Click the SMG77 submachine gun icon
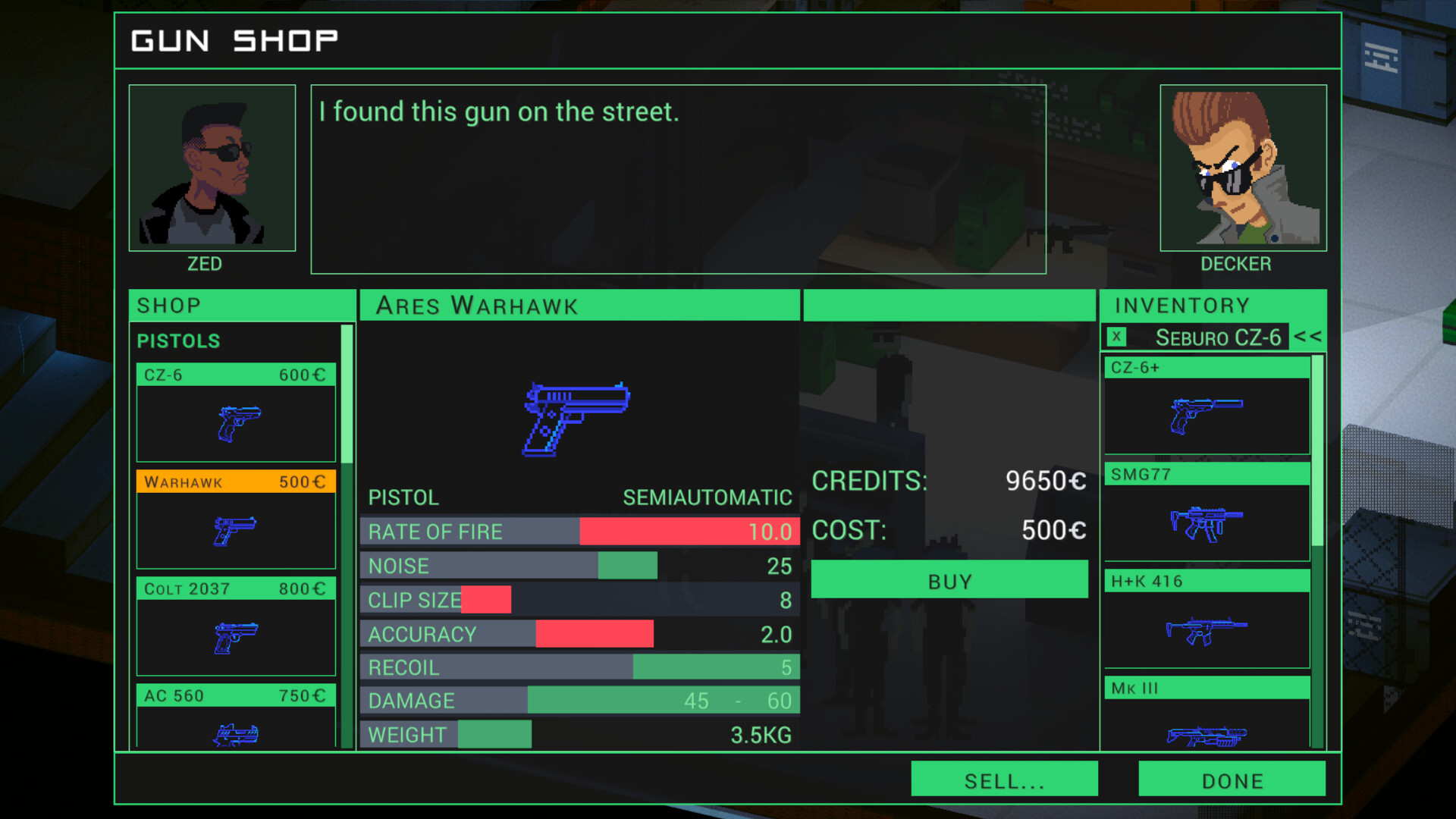The width and height of the screenshot is (1456, 819). pos(1206,526)
